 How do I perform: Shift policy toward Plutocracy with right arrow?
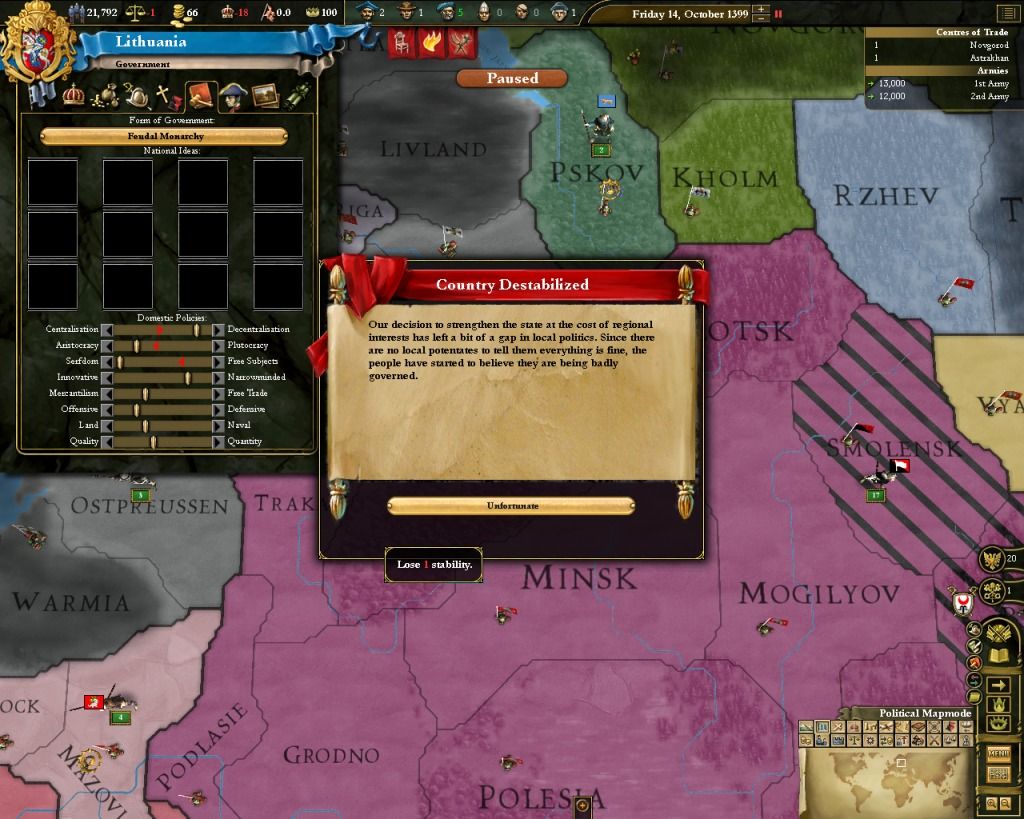point(219,345)
